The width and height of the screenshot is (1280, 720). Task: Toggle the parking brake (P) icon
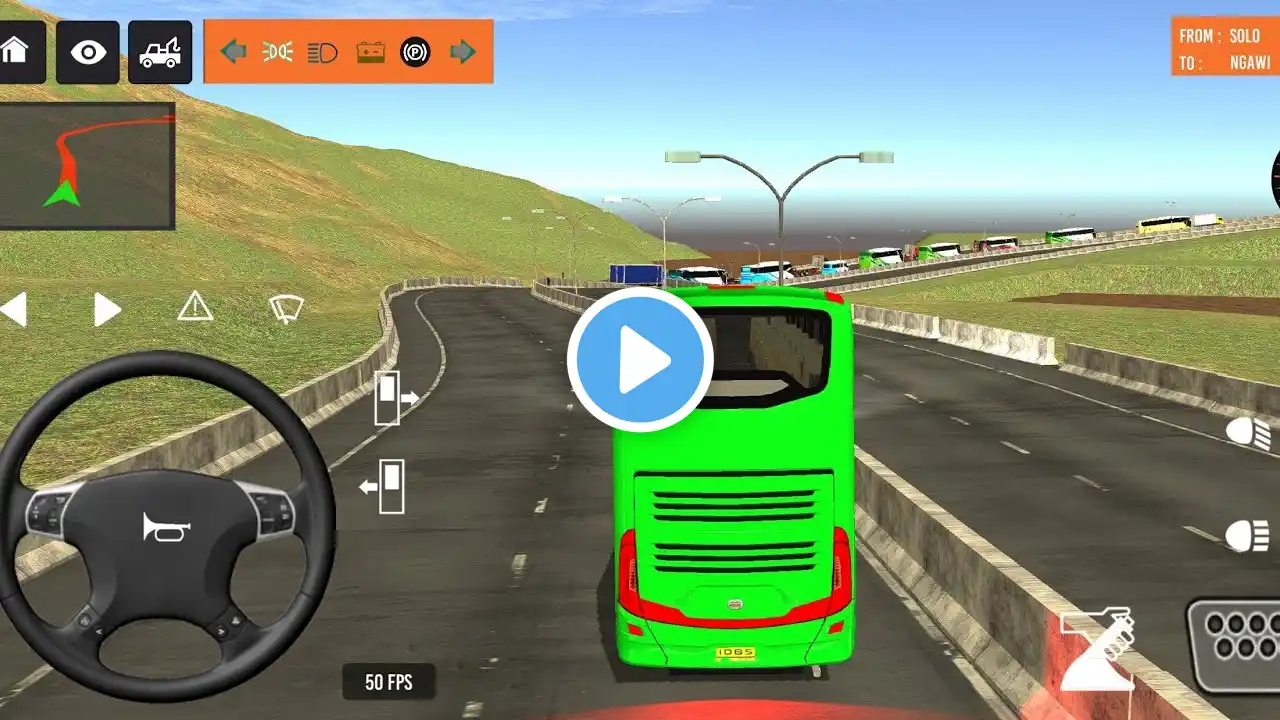415,52
